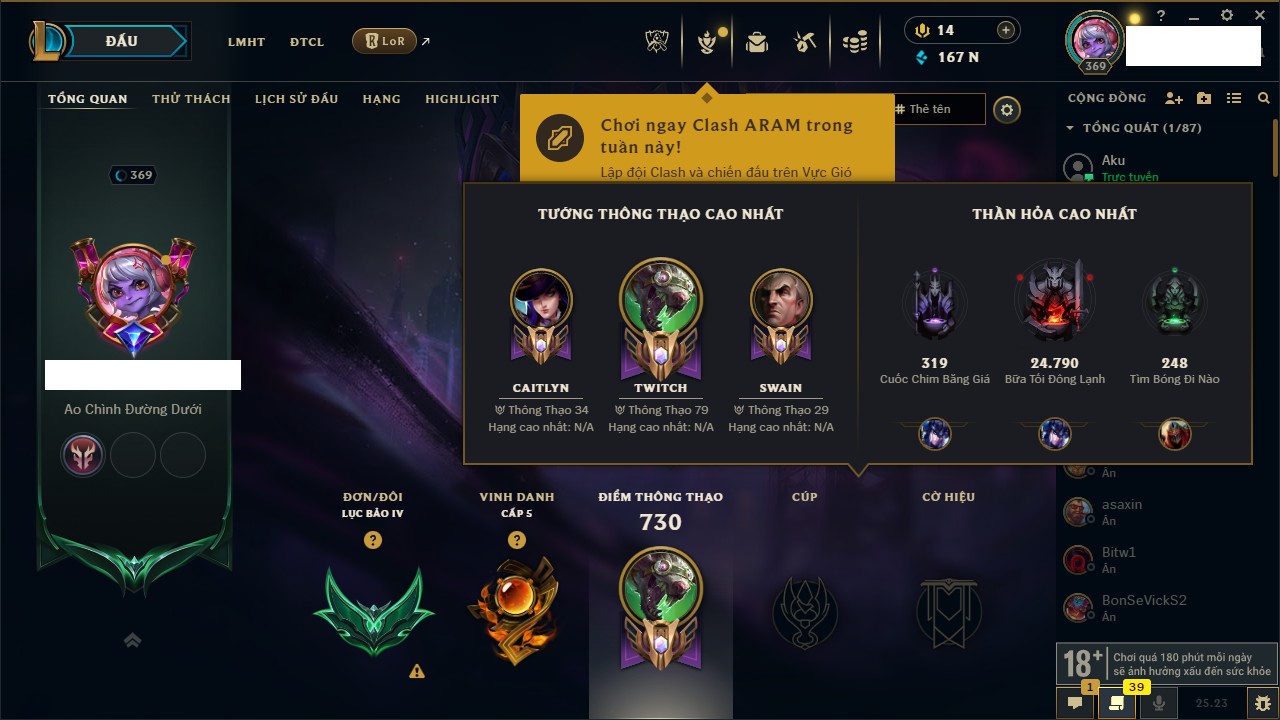Collapse the Tổng Quát friends group
The height and width of the screenshot is (720, 1280).
click(1070, 128)
